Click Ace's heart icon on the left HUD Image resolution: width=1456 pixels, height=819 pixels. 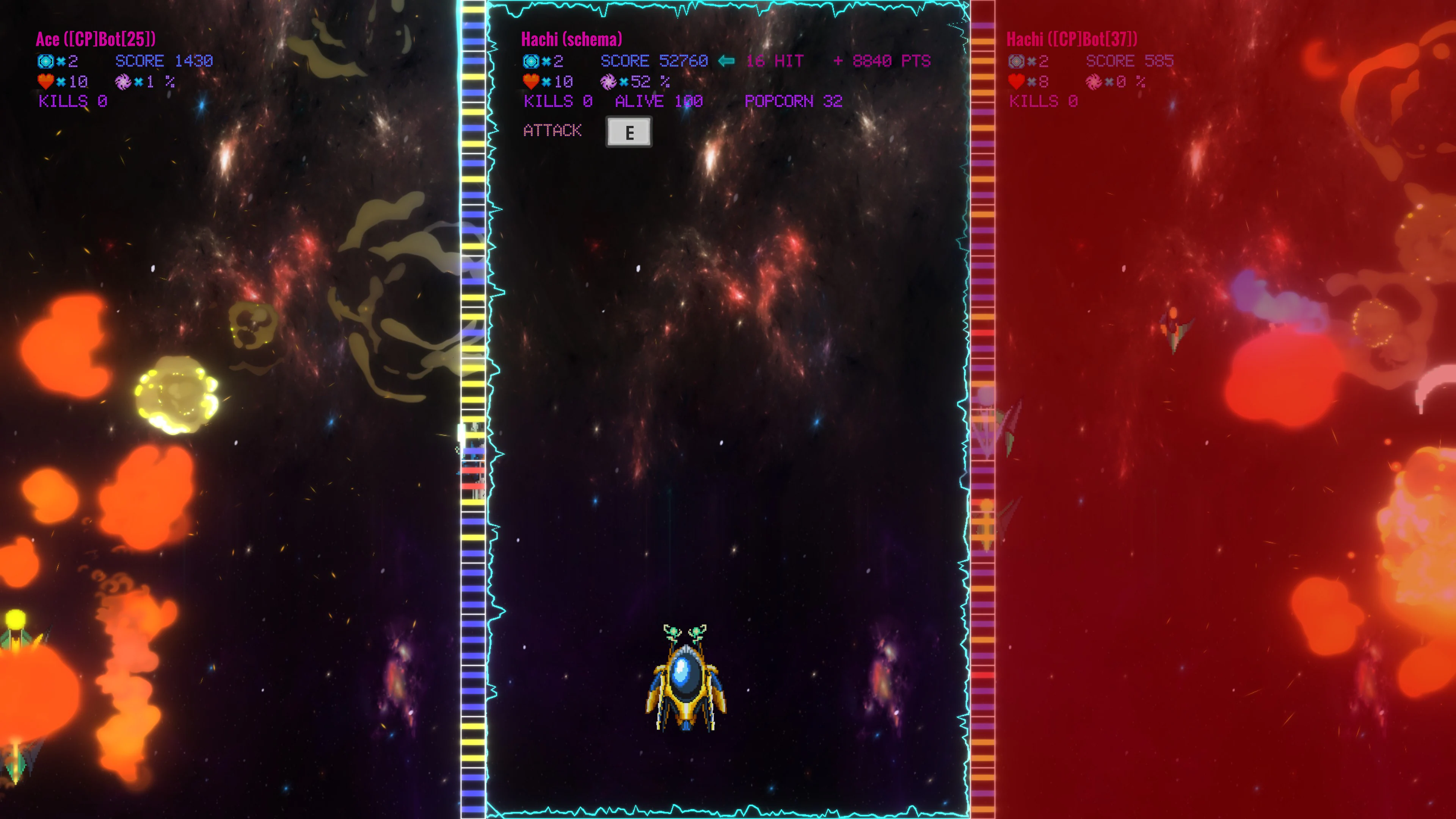pyautogui.click(x=45, y=82)
